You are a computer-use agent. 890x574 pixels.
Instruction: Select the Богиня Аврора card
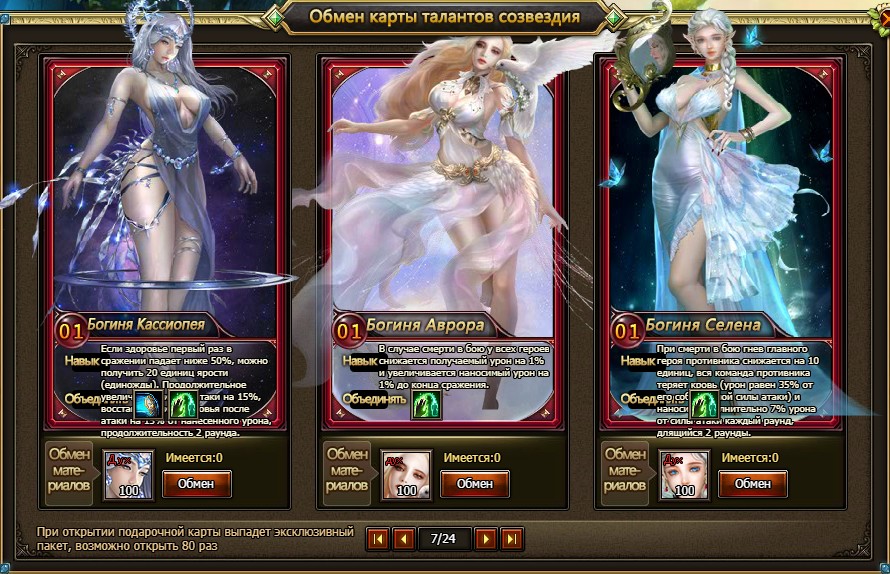[442, 200]
